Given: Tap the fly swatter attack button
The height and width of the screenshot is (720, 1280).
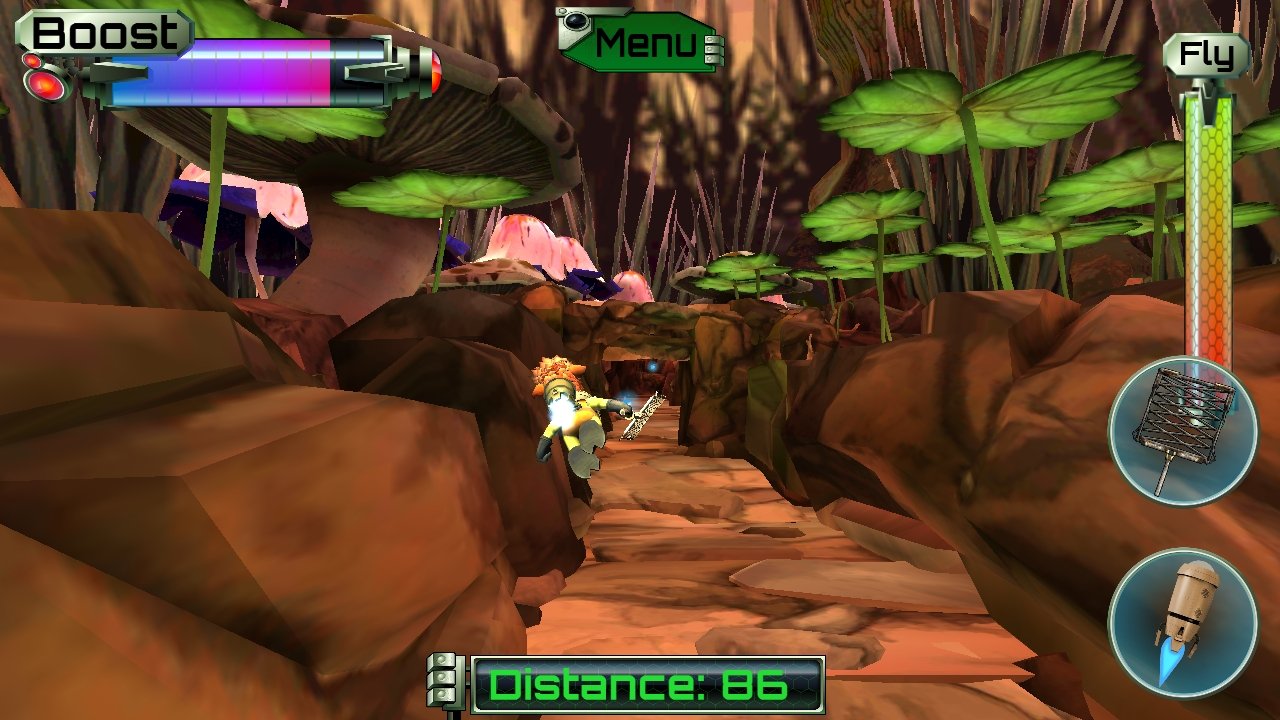Looking at the screenshot, I should (1182, 431).
